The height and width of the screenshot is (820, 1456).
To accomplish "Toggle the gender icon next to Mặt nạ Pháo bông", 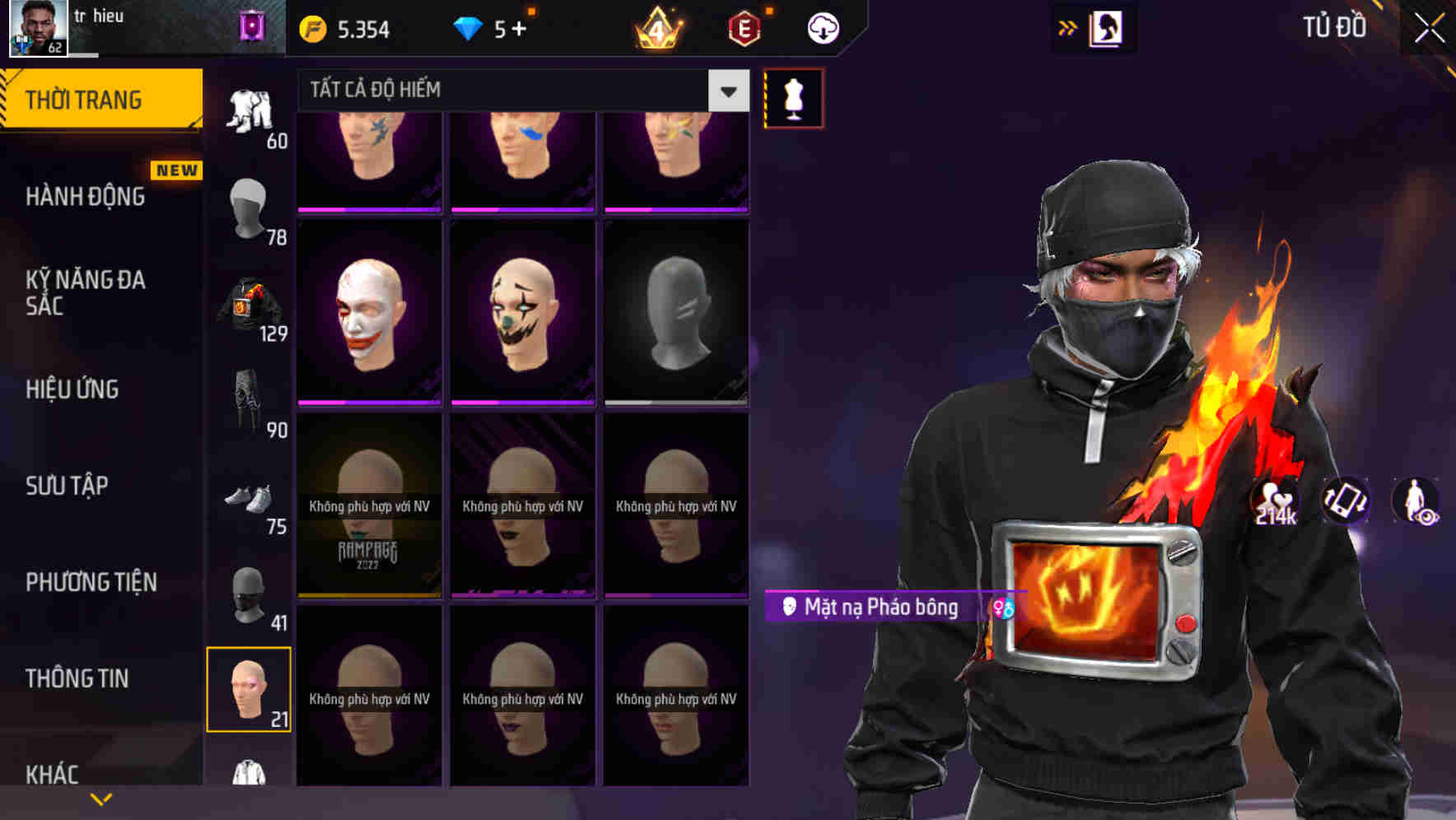I will click(x=1001, y=609).
